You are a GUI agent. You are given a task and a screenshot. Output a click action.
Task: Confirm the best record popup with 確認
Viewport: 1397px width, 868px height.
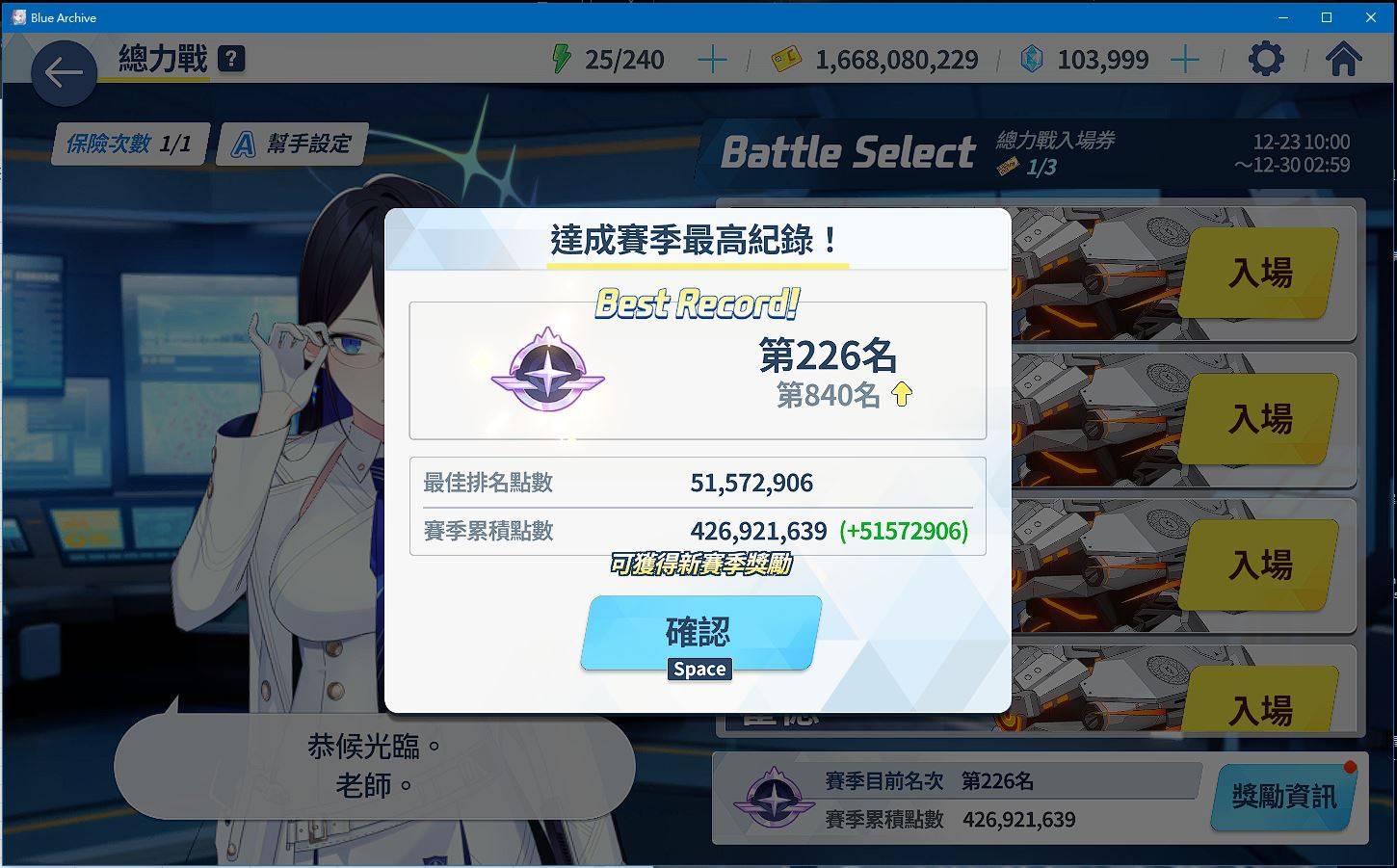click(x=699, y=632)
